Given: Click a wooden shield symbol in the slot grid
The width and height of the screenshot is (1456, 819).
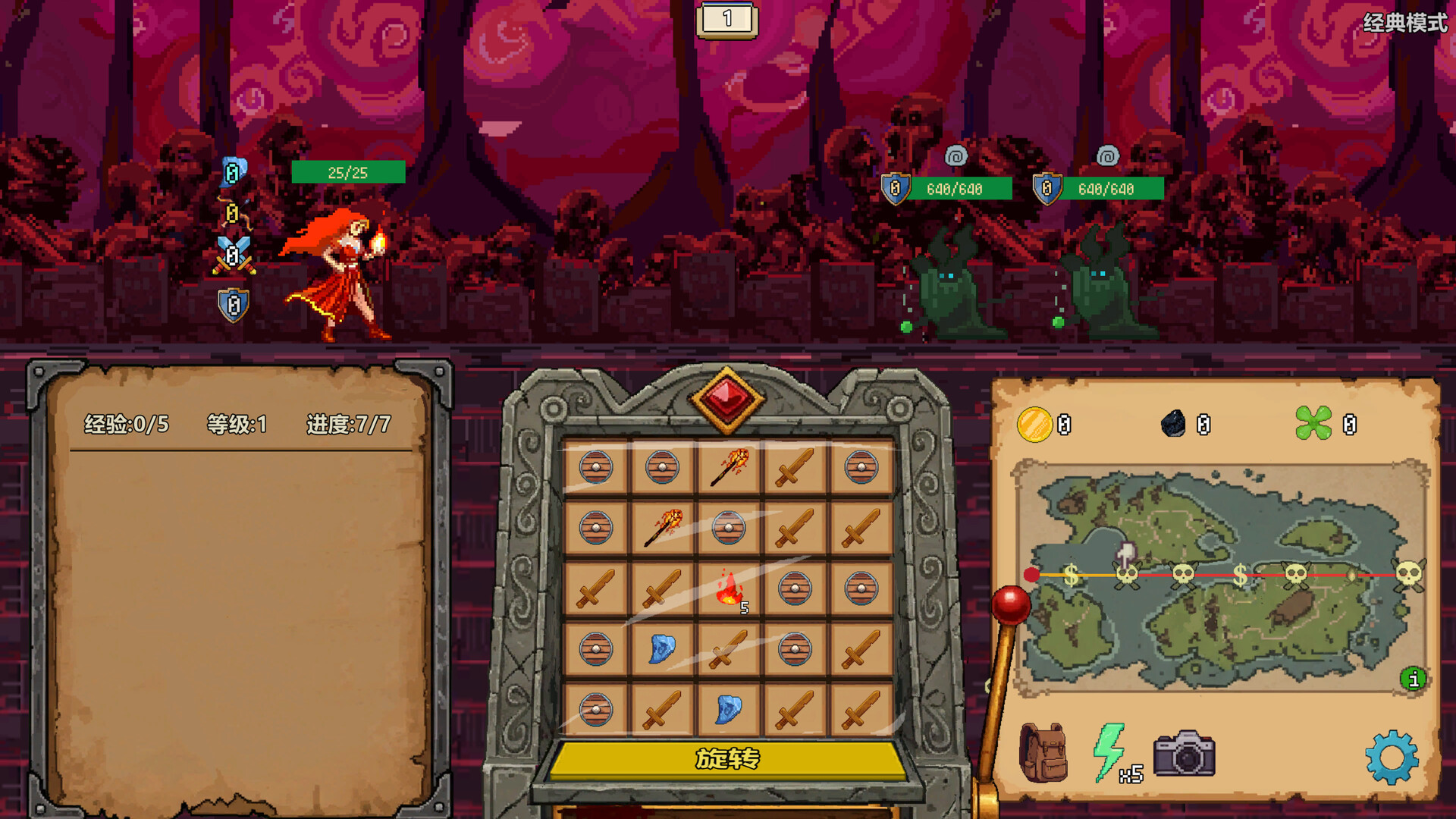Looking at the screenshot, I should [x=596, y=469].
